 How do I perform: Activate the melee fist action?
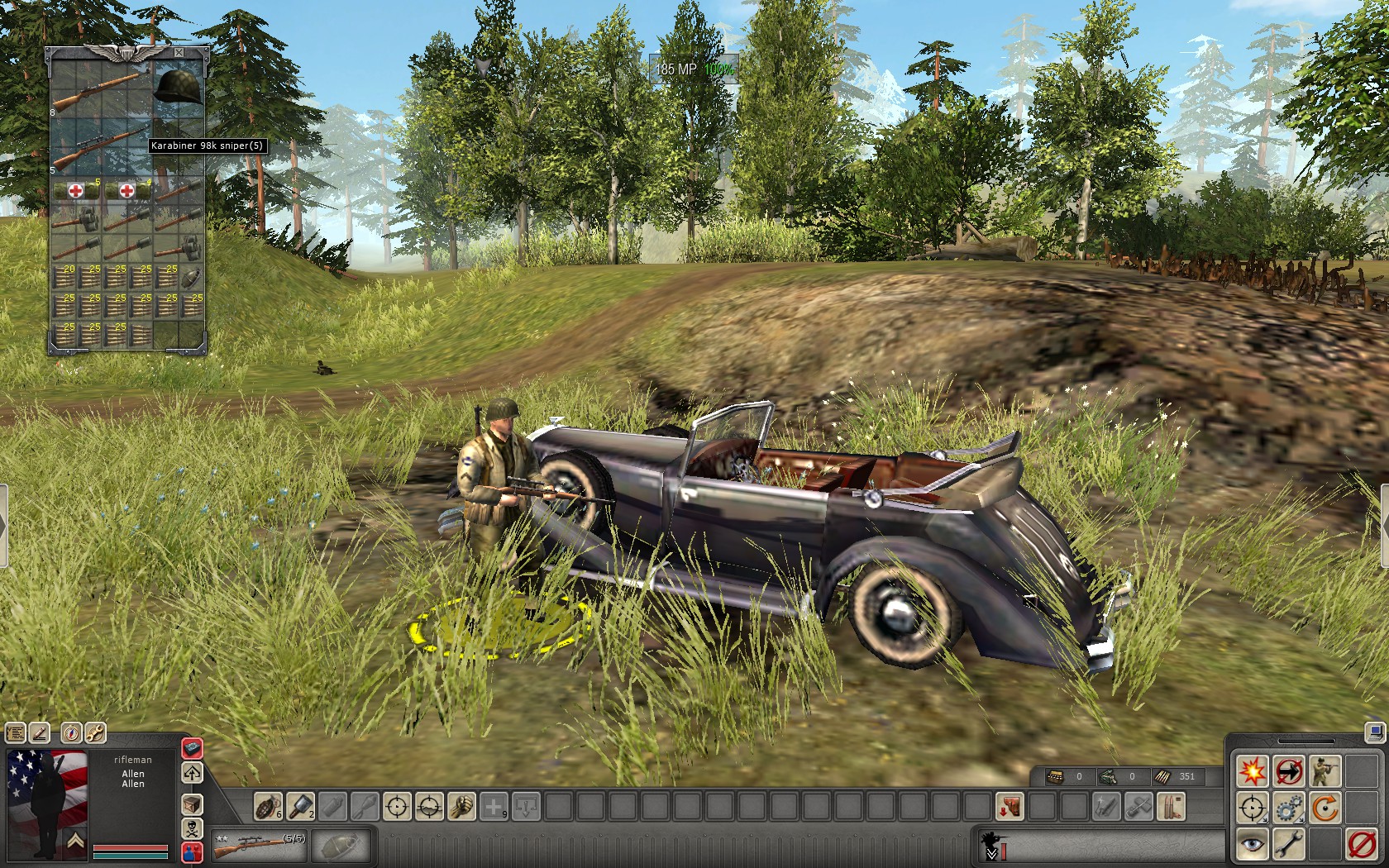click(x=461, y=806)
